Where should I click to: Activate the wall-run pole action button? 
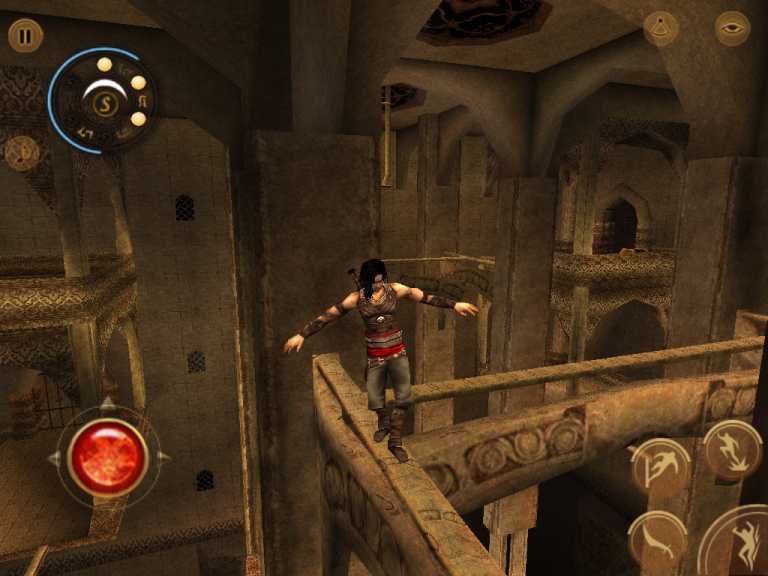(x=660, y=468)
